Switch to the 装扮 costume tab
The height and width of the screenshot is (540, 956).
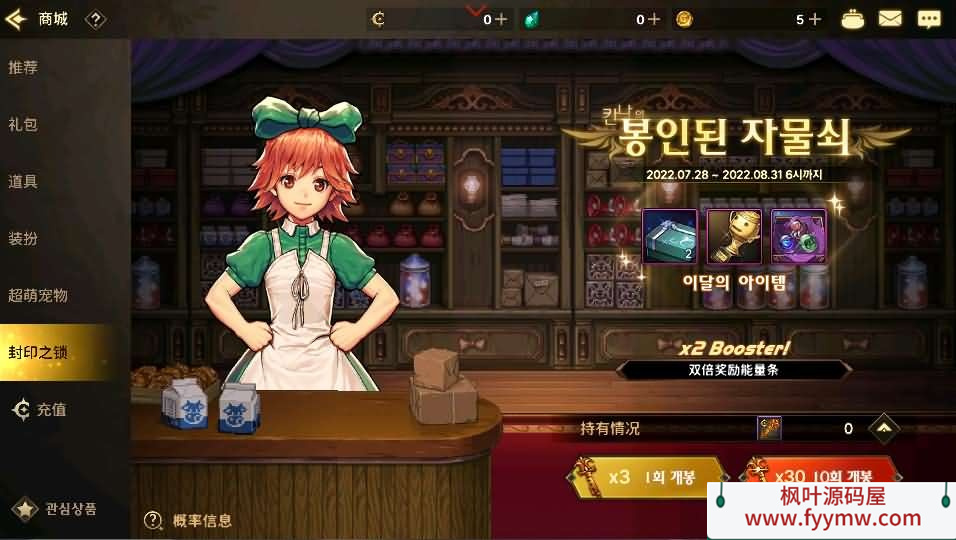coord(23,239)
